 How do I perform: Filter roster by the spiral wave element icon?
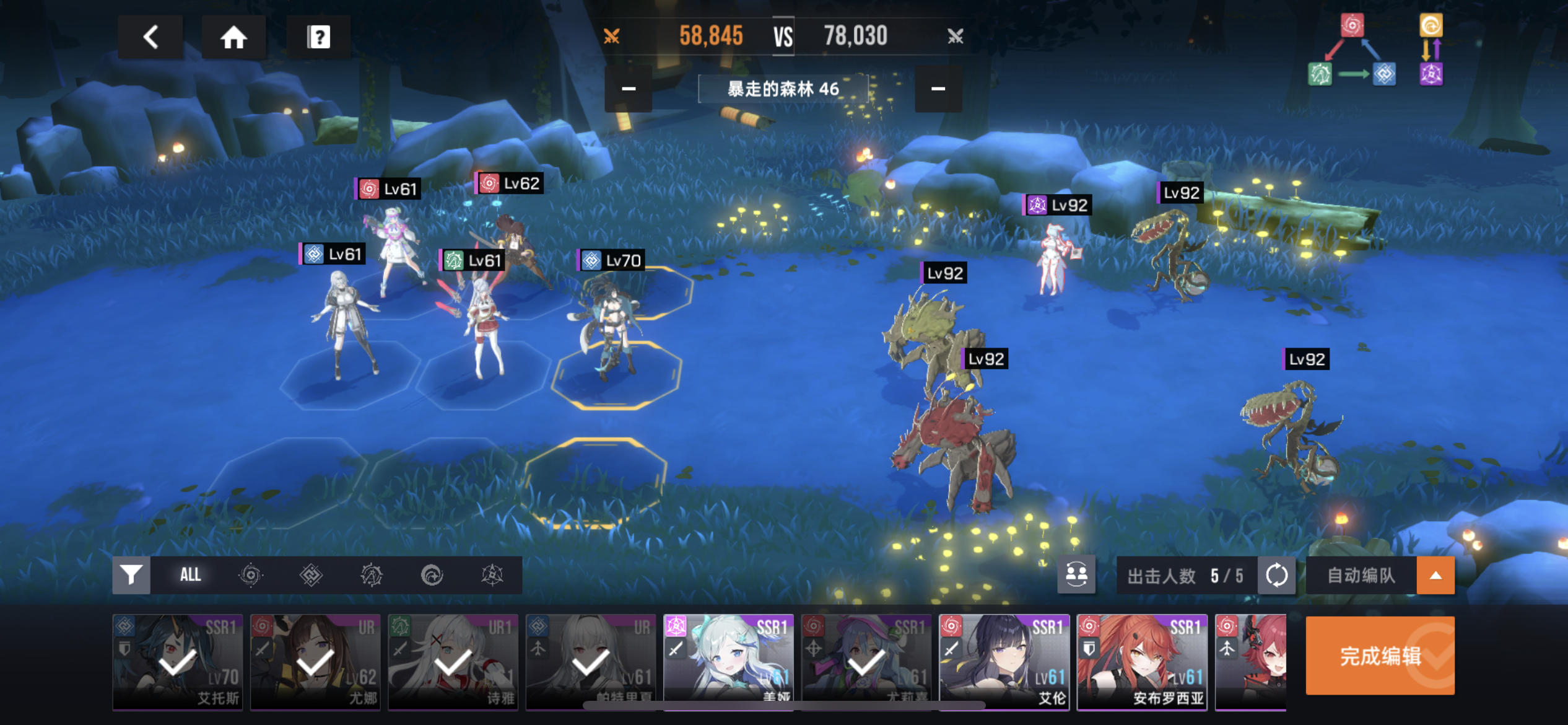coord(432,575)
